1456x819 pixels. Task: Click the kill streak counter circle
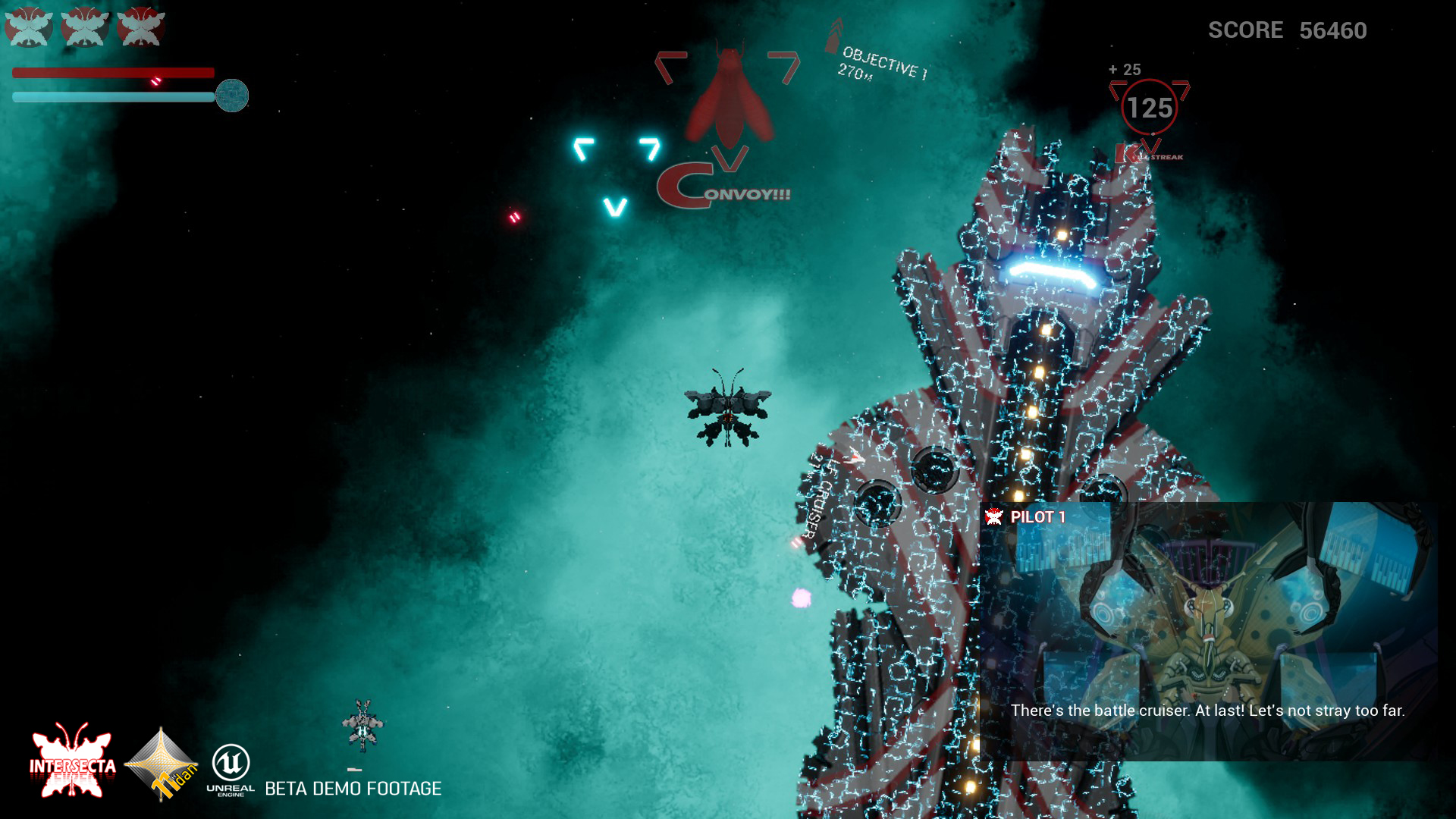tap(1149, 108)
